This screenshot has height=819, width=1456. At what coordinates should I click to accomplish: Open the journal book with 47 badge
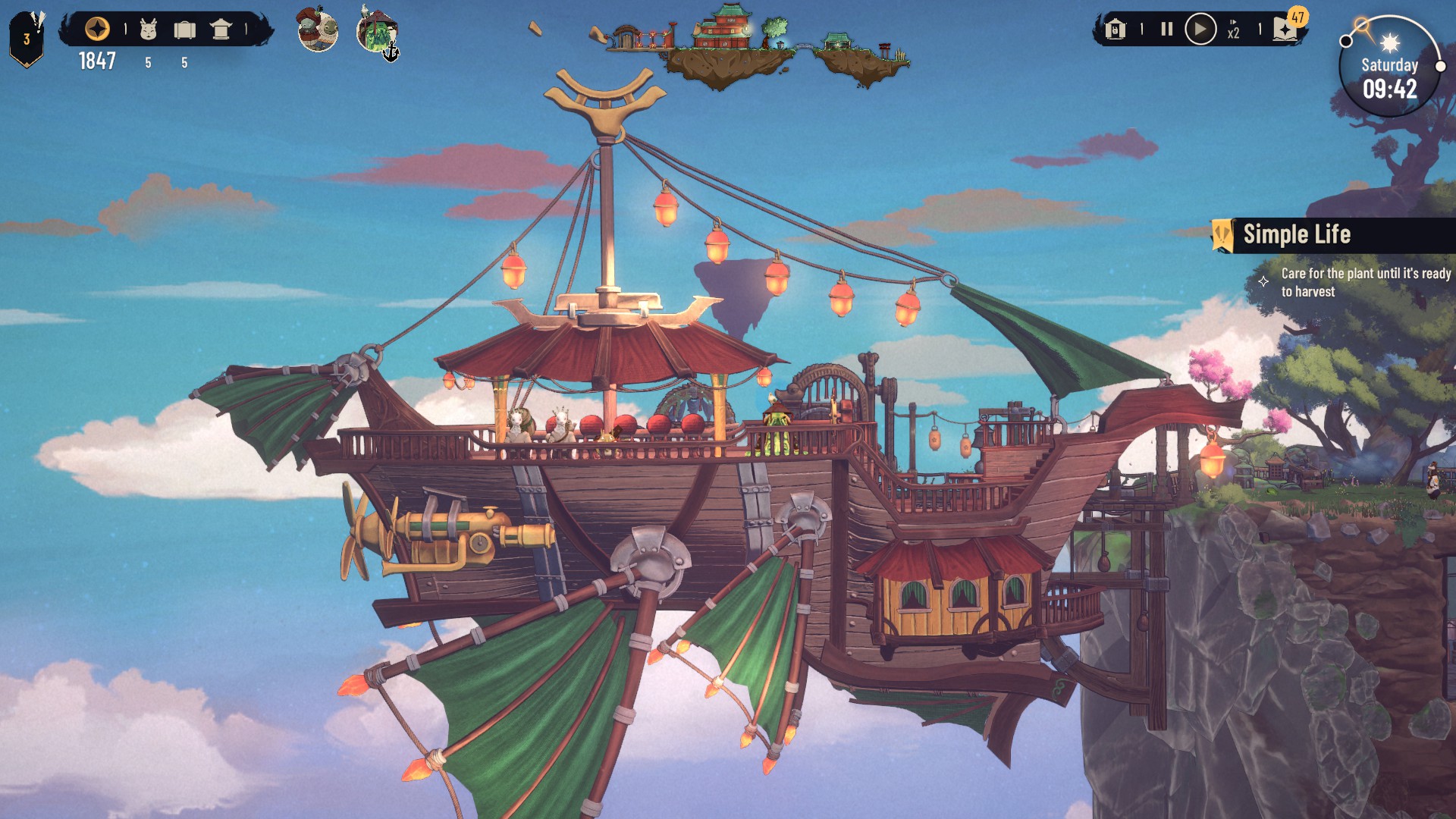point(1287,29)
